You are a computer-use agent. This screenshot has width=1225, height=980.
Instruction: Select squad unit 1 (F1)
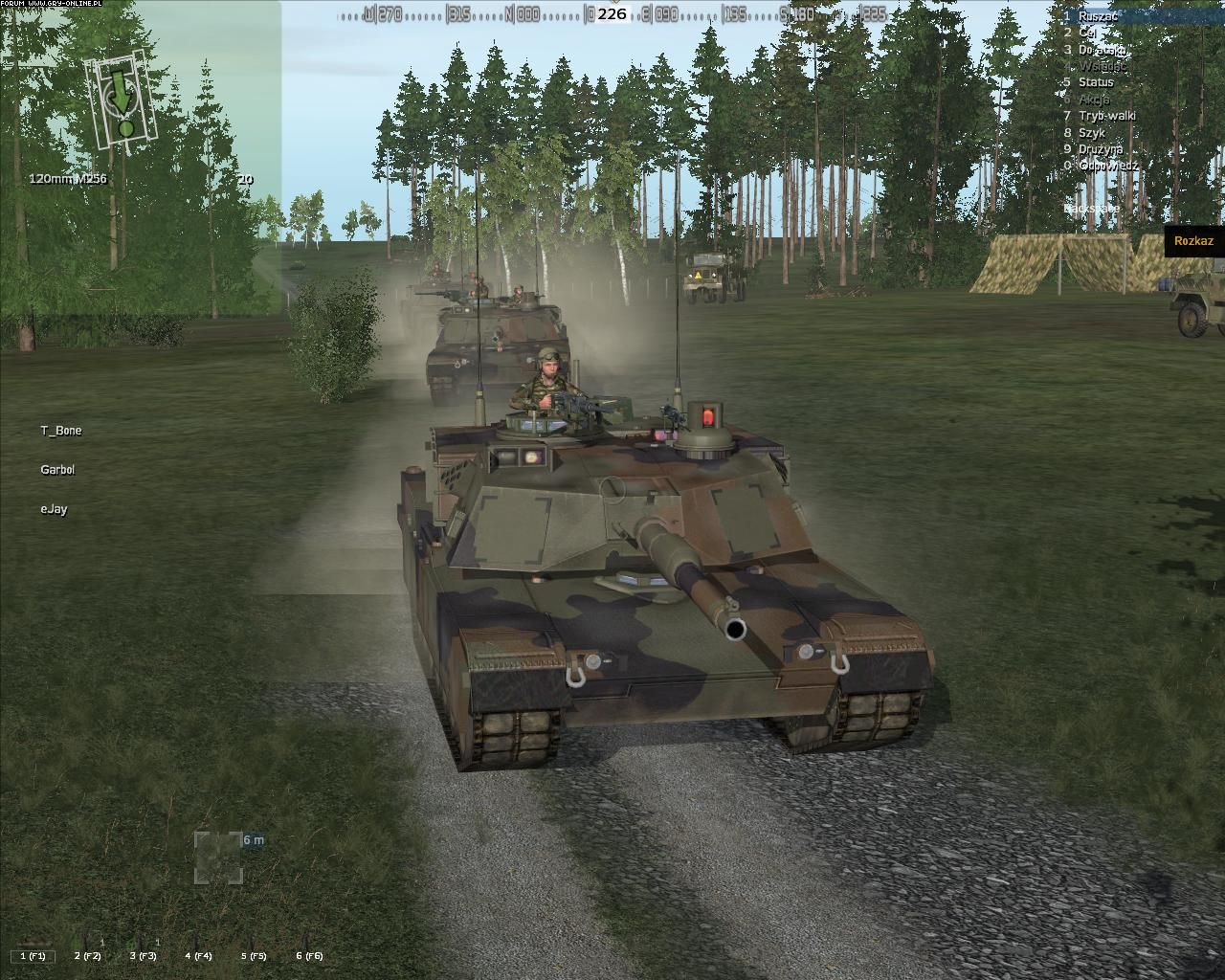click(33, 955)
